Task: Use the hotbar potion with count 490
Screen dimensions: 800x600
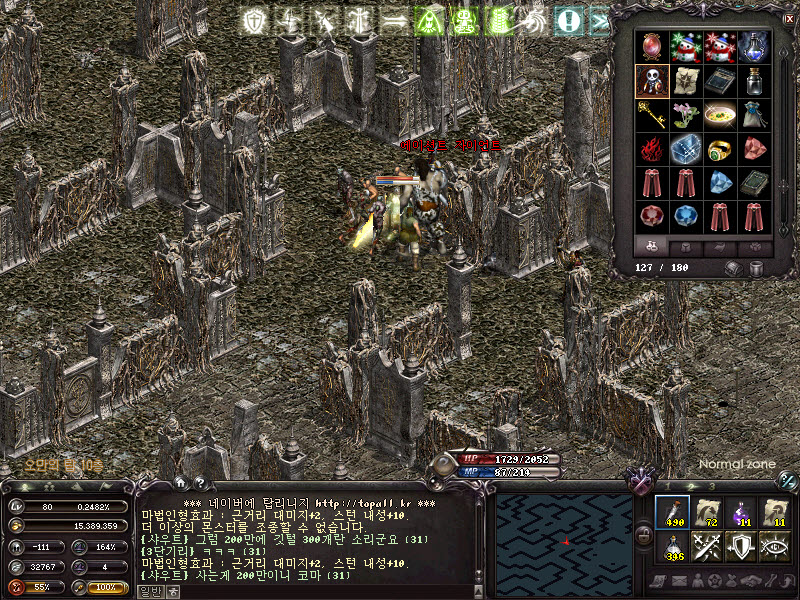Action: coord(672,512)
